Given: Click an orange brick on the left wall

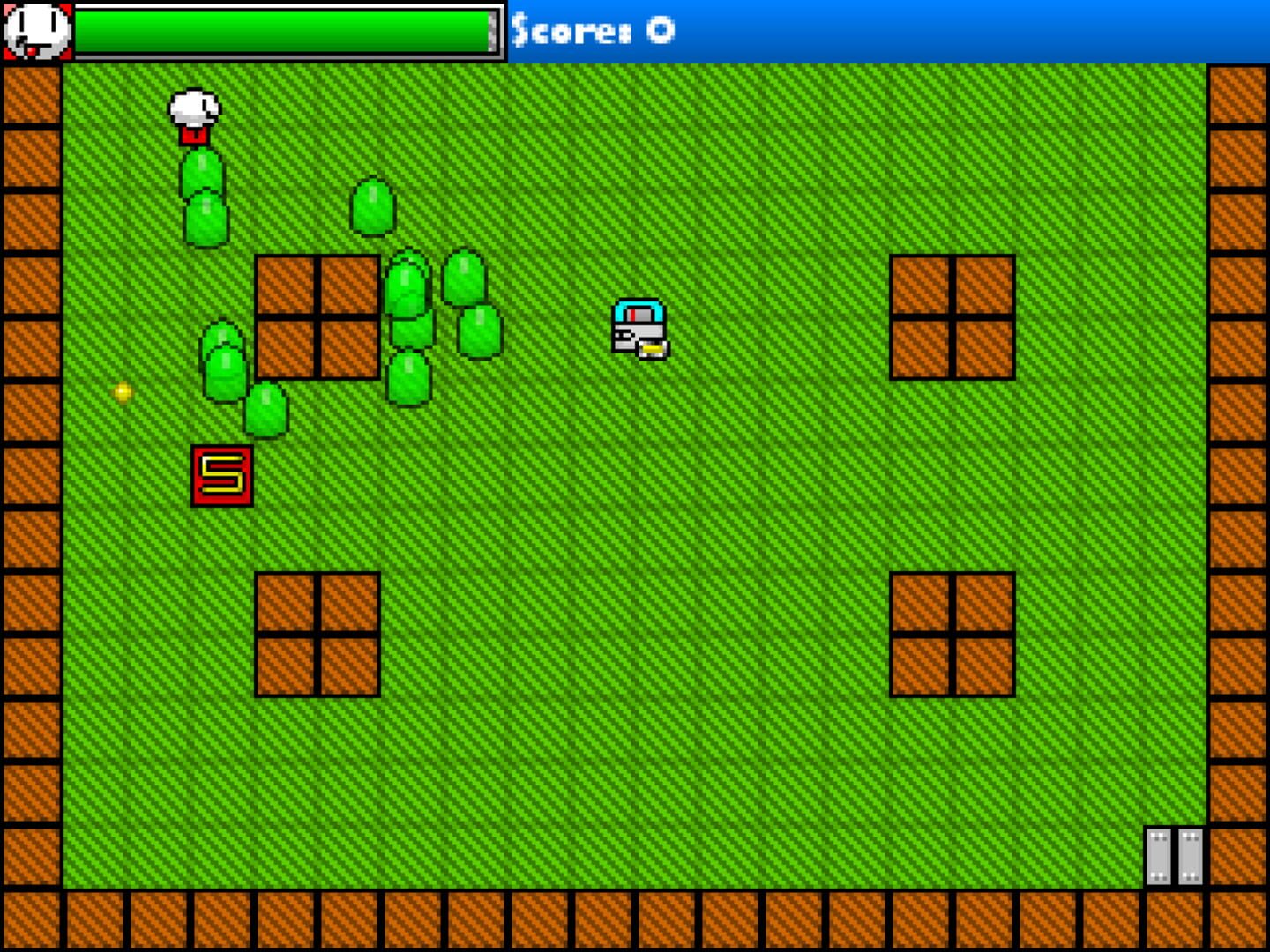Looking at the screenshot, I should point(29,441).
